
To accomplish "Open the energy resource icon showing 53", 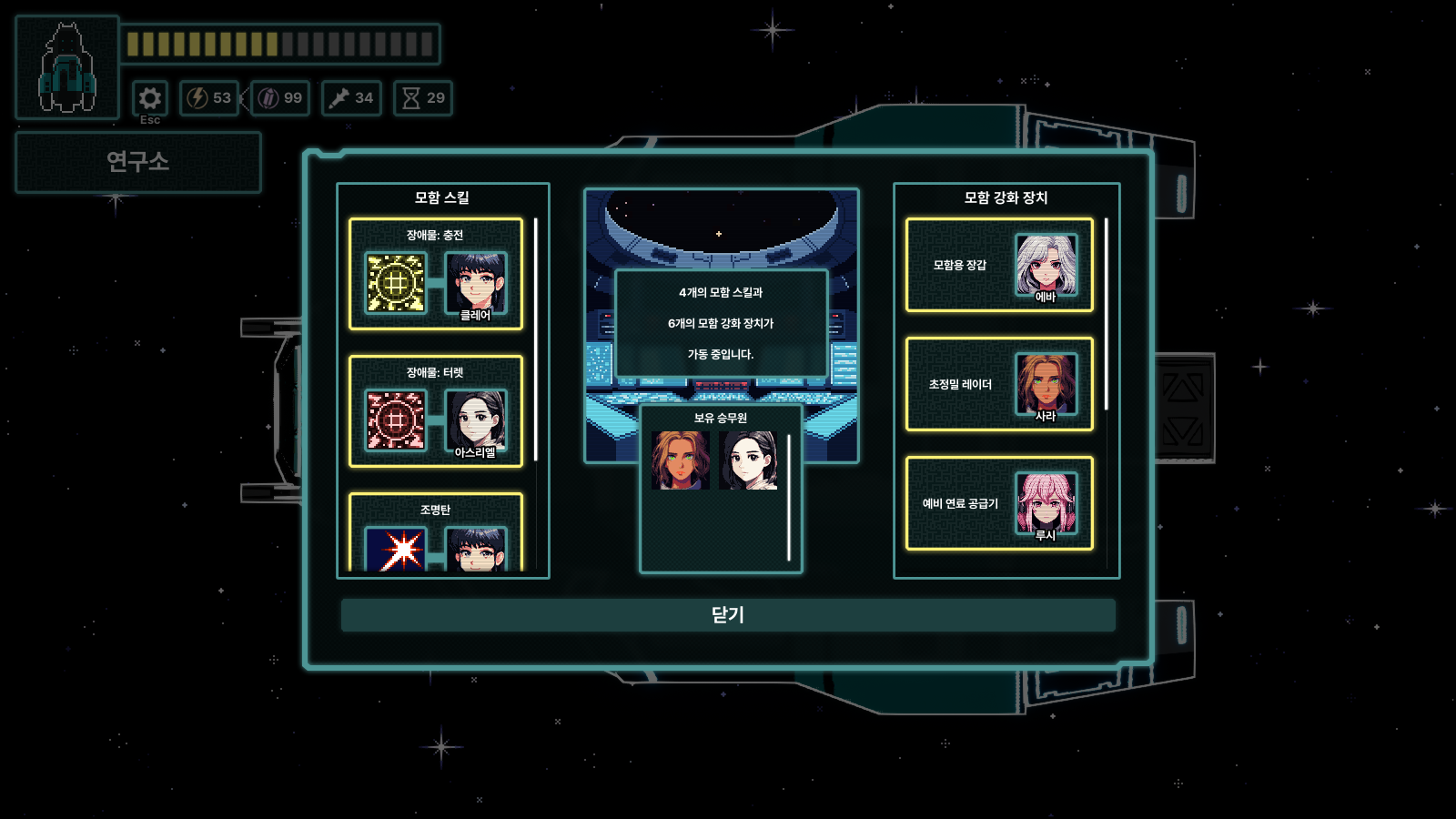I will pyautogui.click(x=208, y=98).
